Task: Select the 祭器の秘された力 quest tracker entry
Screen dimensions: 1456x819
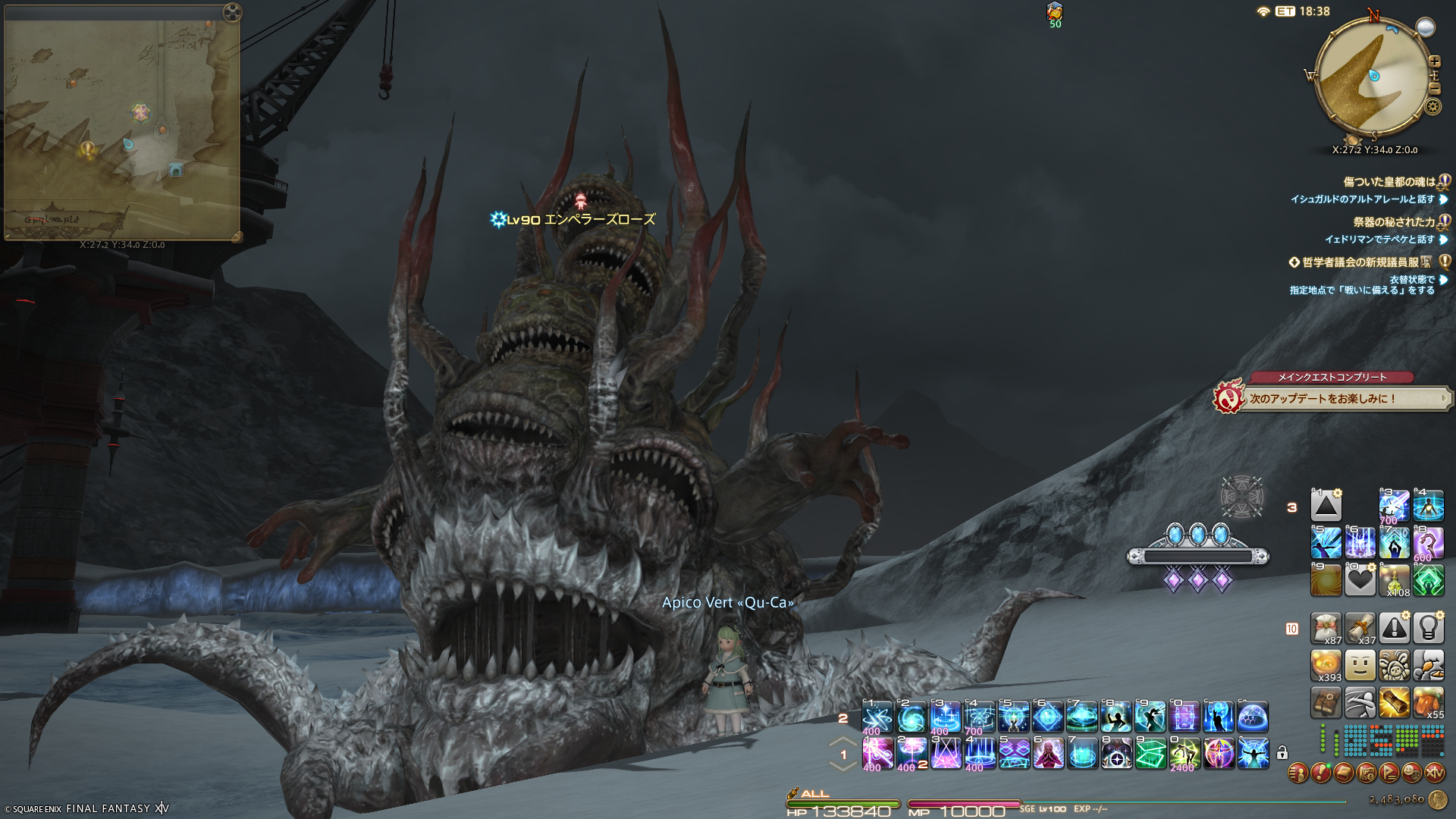Action: (1394, 222)
